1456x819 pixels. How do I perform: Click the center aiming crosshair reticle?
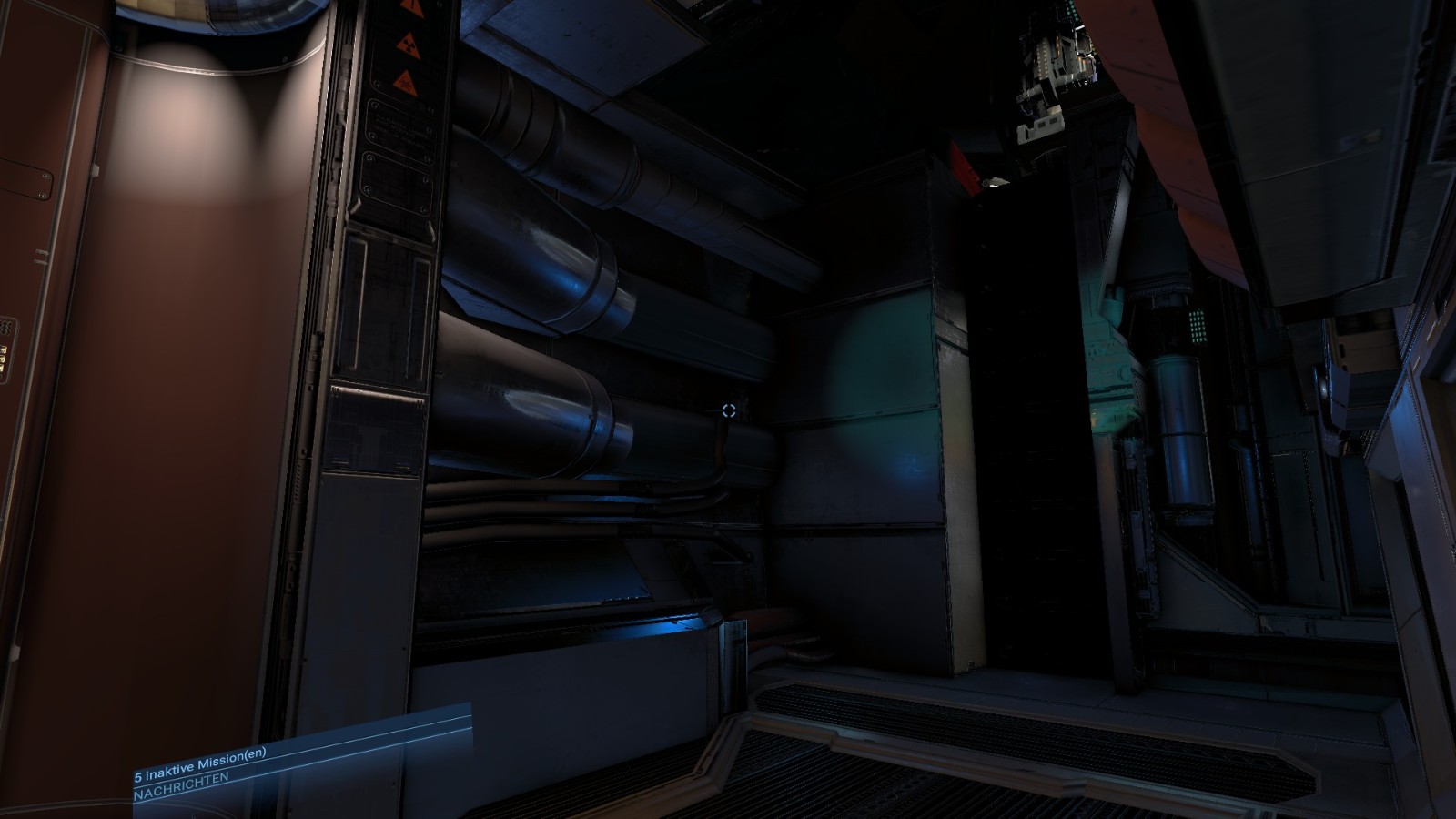(x=727, y=410)
